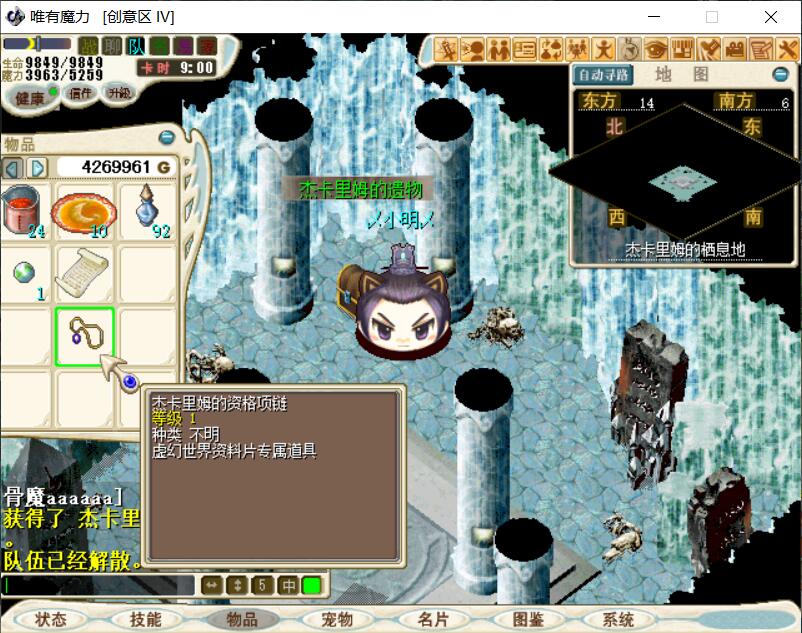Select the orange dish item slot
This screenshot has width=802, height=633.
(x=84, y=210)
